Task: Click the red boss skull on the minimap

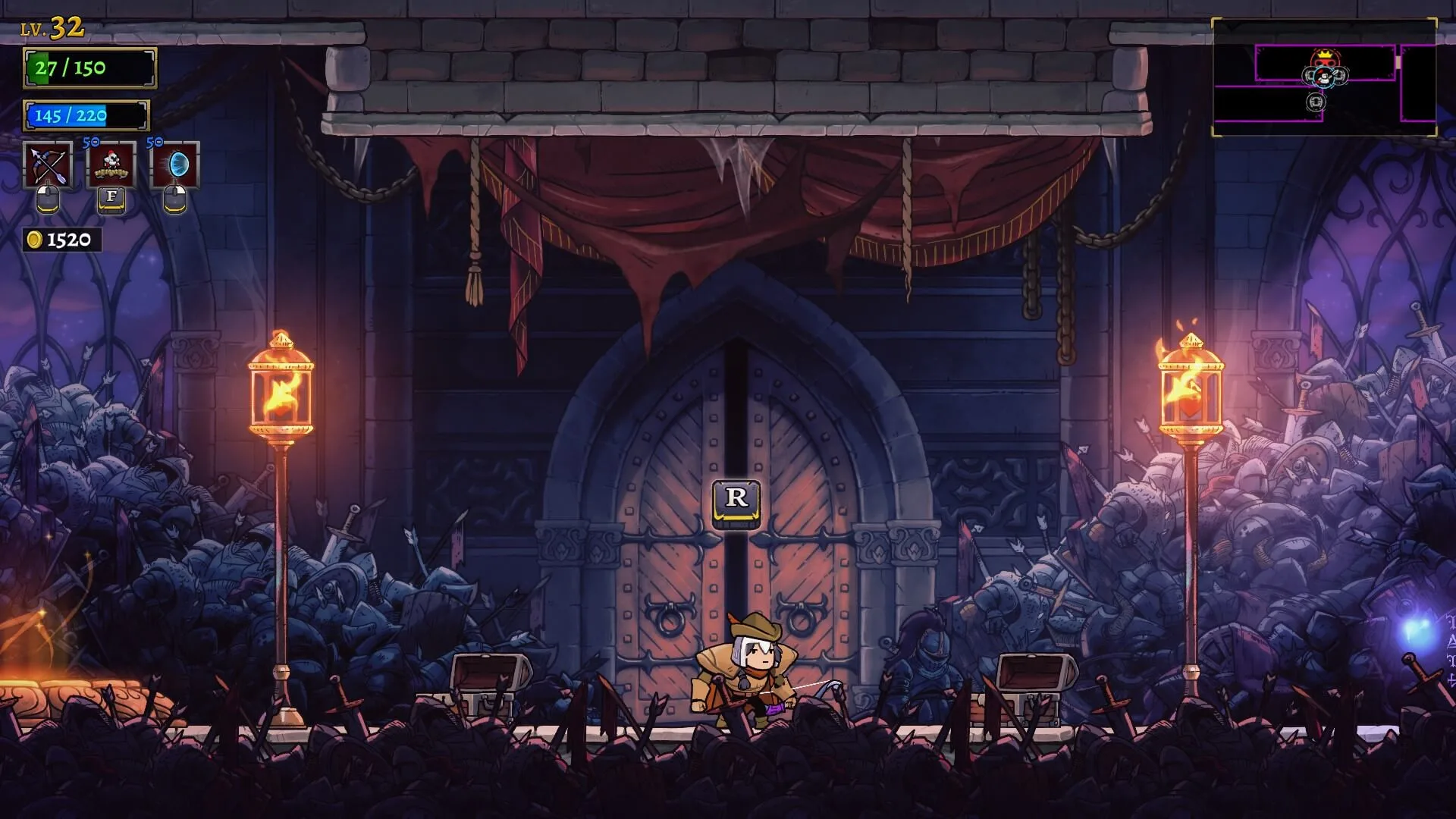Action: 1325,58
